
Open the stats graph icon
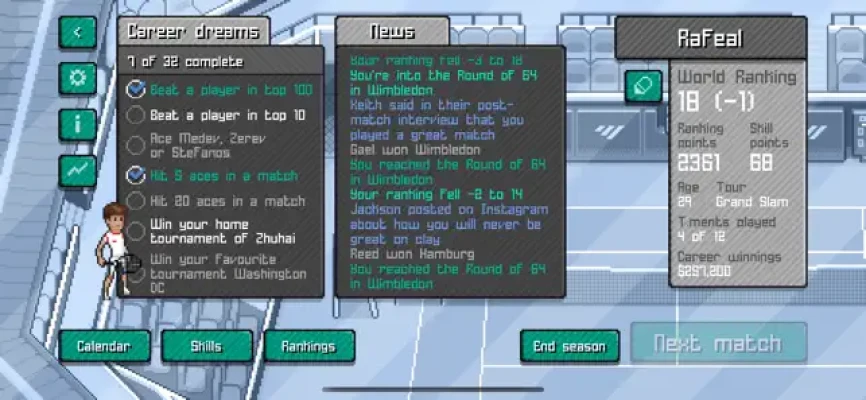(77, 169)
